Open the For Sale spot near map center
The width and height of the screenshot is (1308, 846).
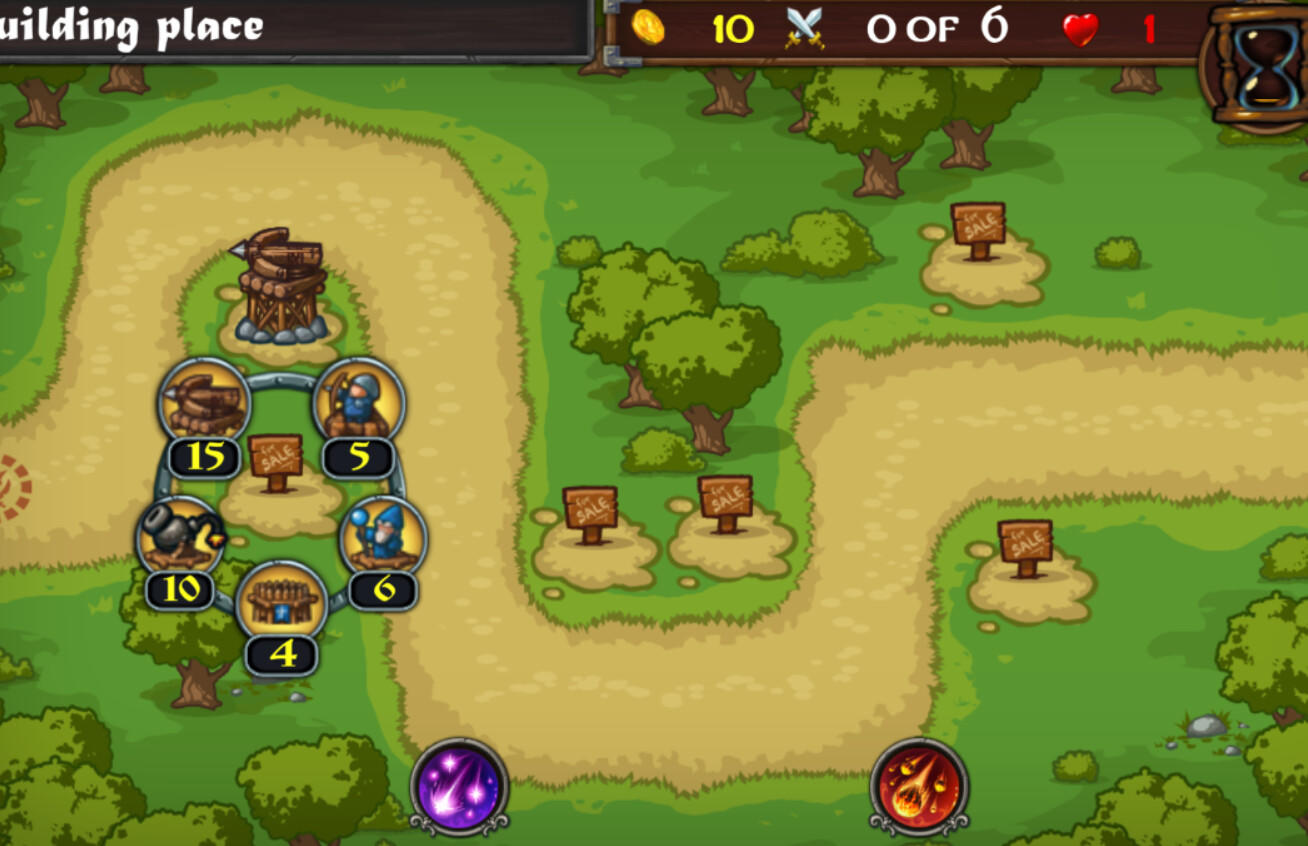click(x=725, y=498)
